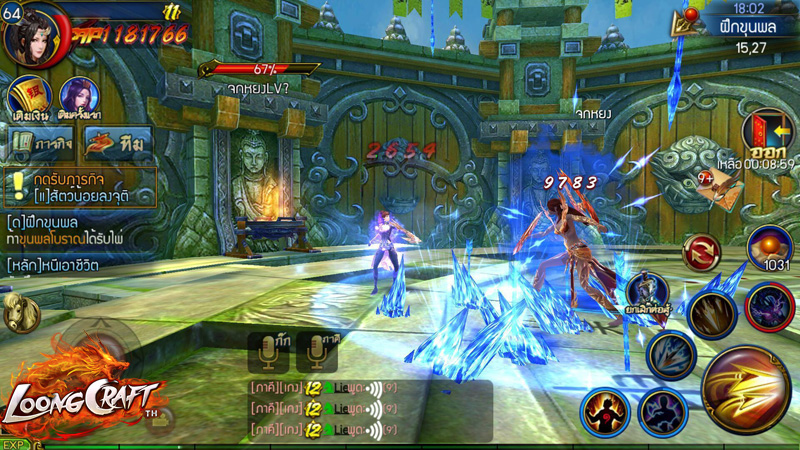Tap the purple-haired girl icon

(78, 97)
